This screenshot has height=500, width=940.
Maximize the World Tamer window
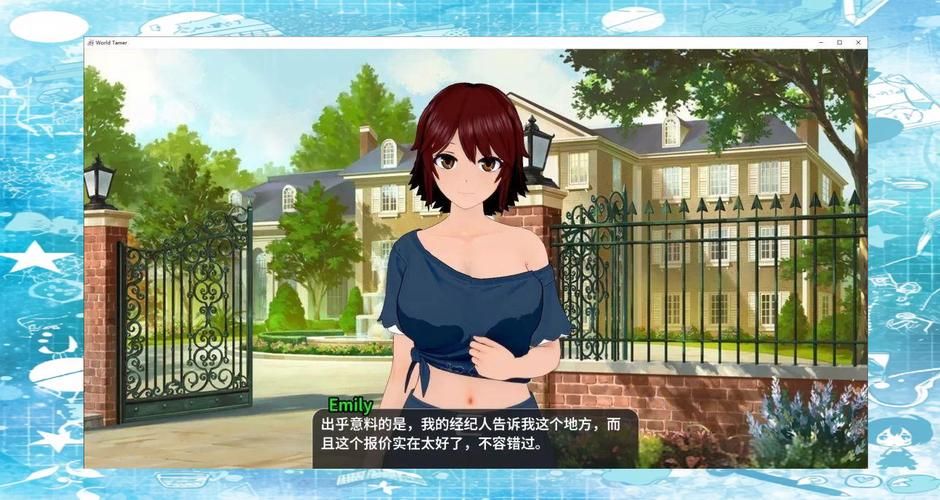pyautogui.click(x=839, y=42)
